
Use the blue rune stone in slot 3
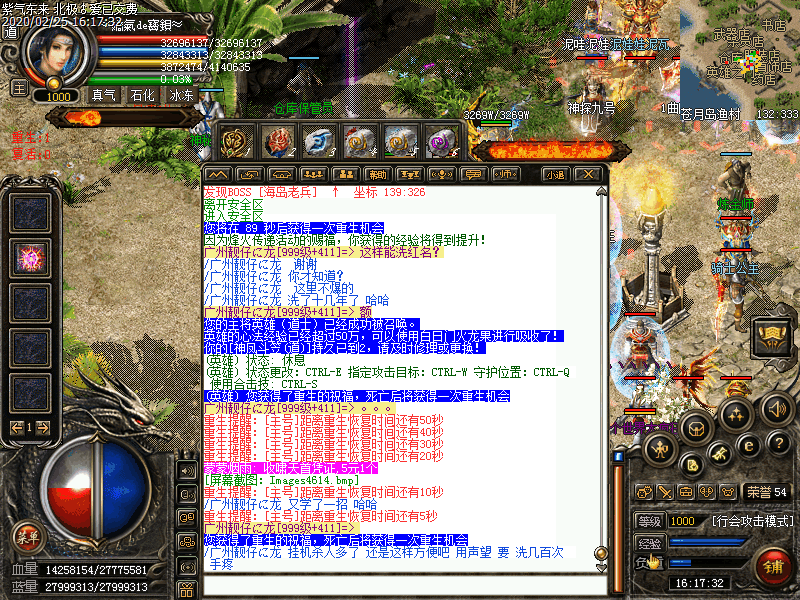[318, 143]
